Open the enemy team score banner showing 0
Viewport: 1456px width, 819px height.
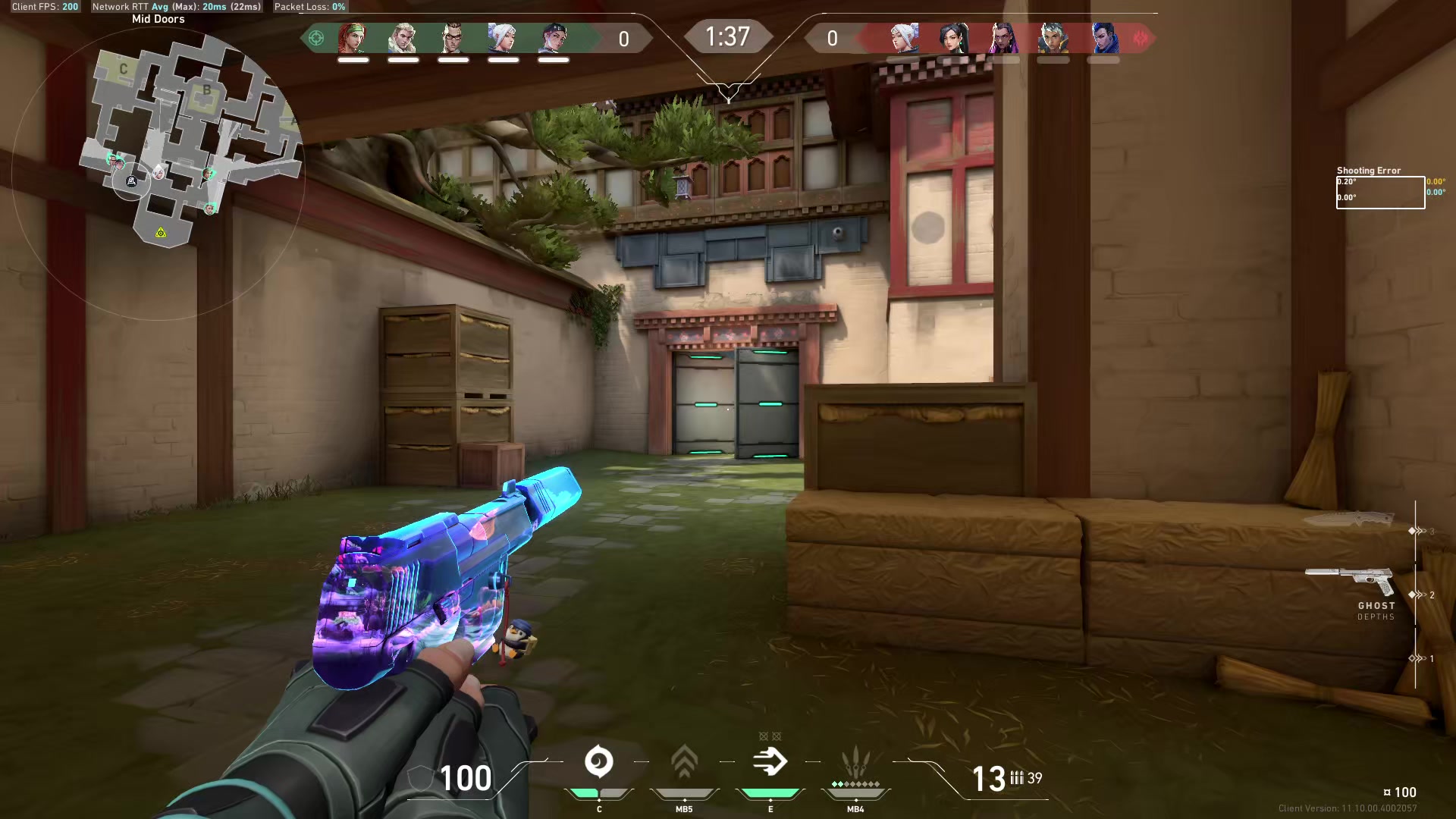tap(831, 38)
